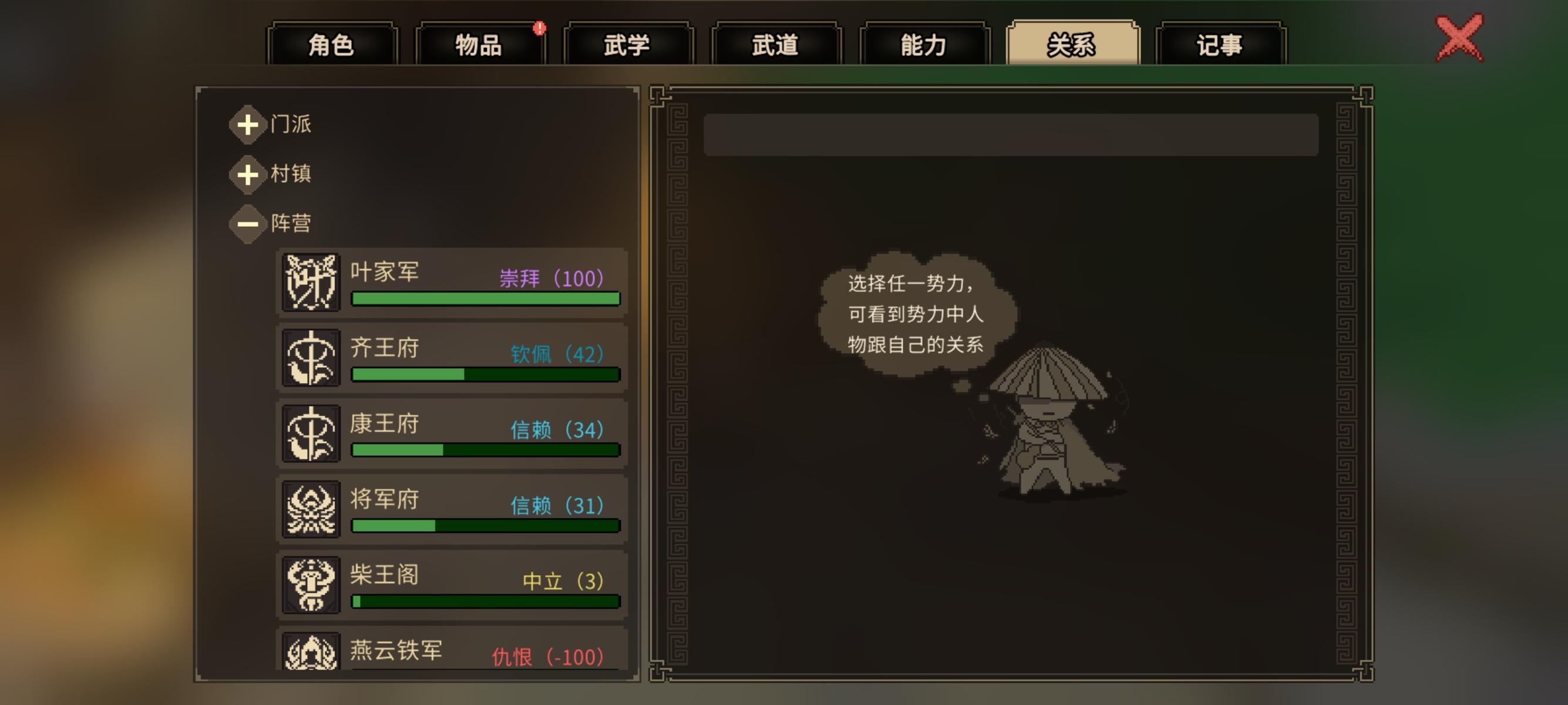
Task: Toggle open the 门派 plus control
Action: (x=248, y=125)
